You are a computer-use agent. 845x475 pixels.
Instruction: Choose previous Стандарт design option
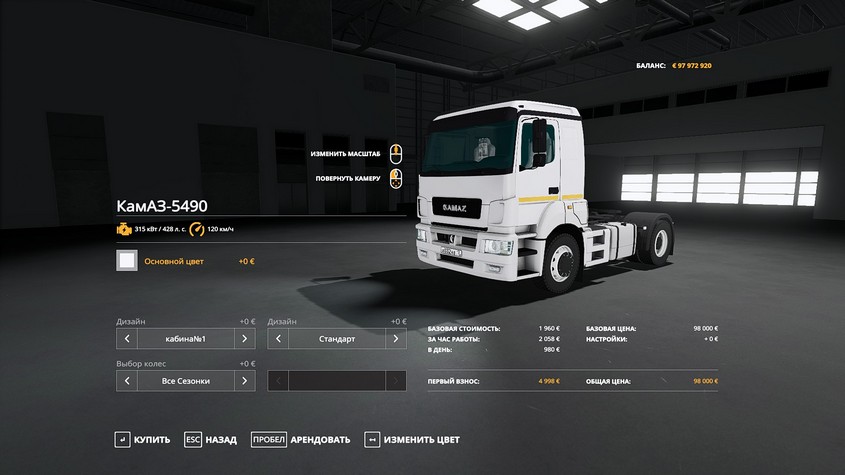pos(278,339)
